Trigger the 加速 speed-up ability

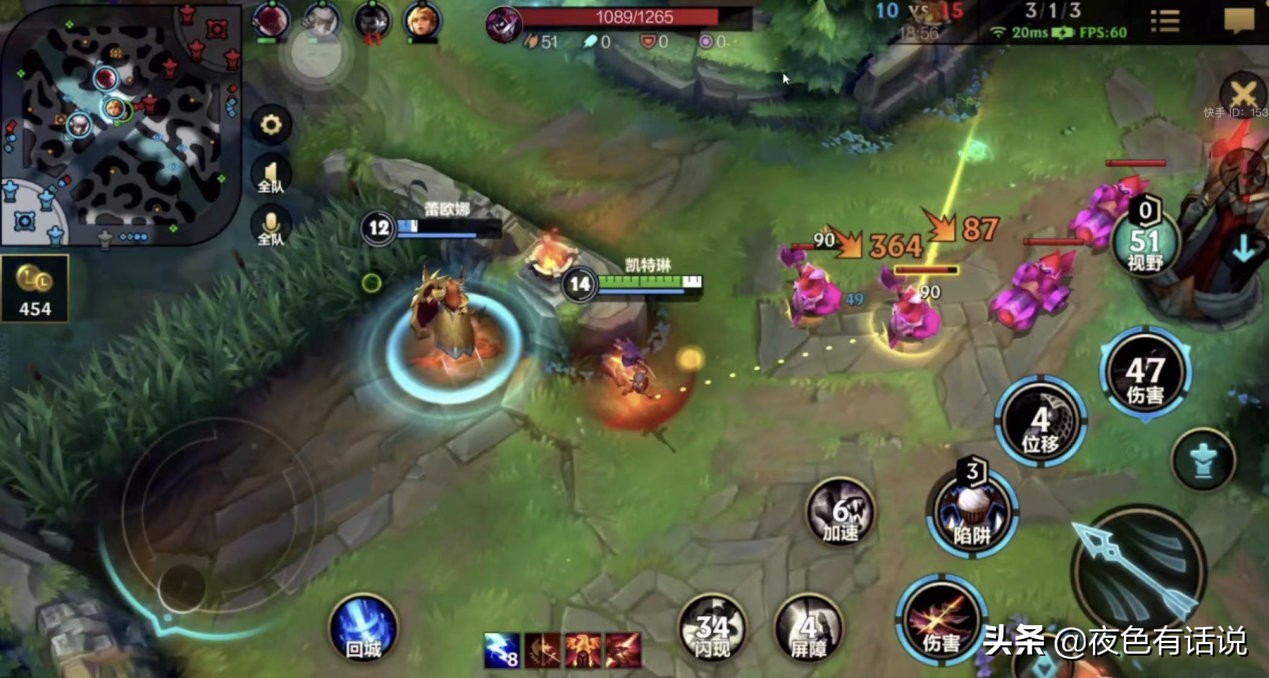tap(840, 512)
